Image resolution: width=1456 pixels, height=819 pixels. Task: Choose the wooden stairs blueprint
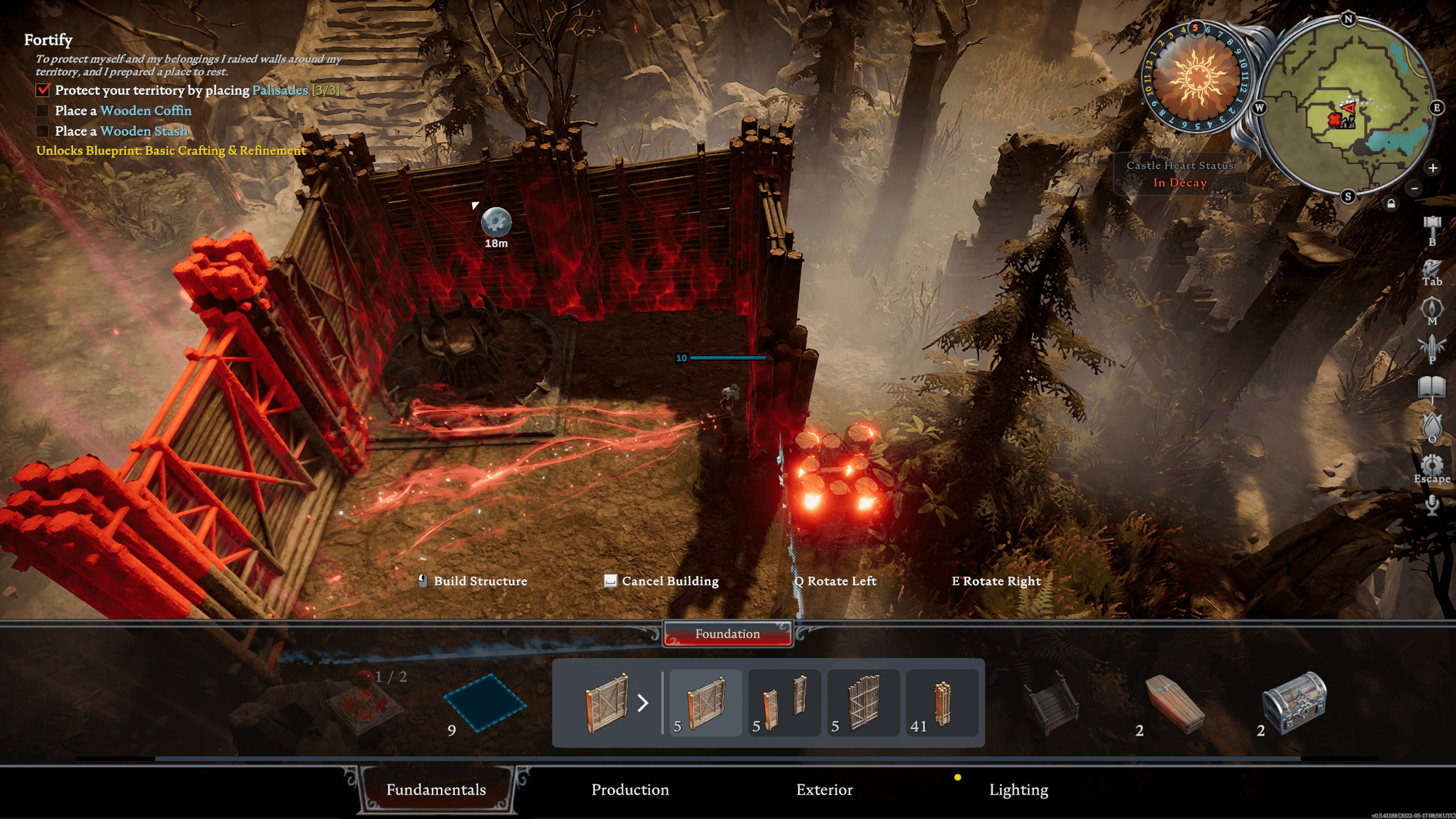(1052, 702)
